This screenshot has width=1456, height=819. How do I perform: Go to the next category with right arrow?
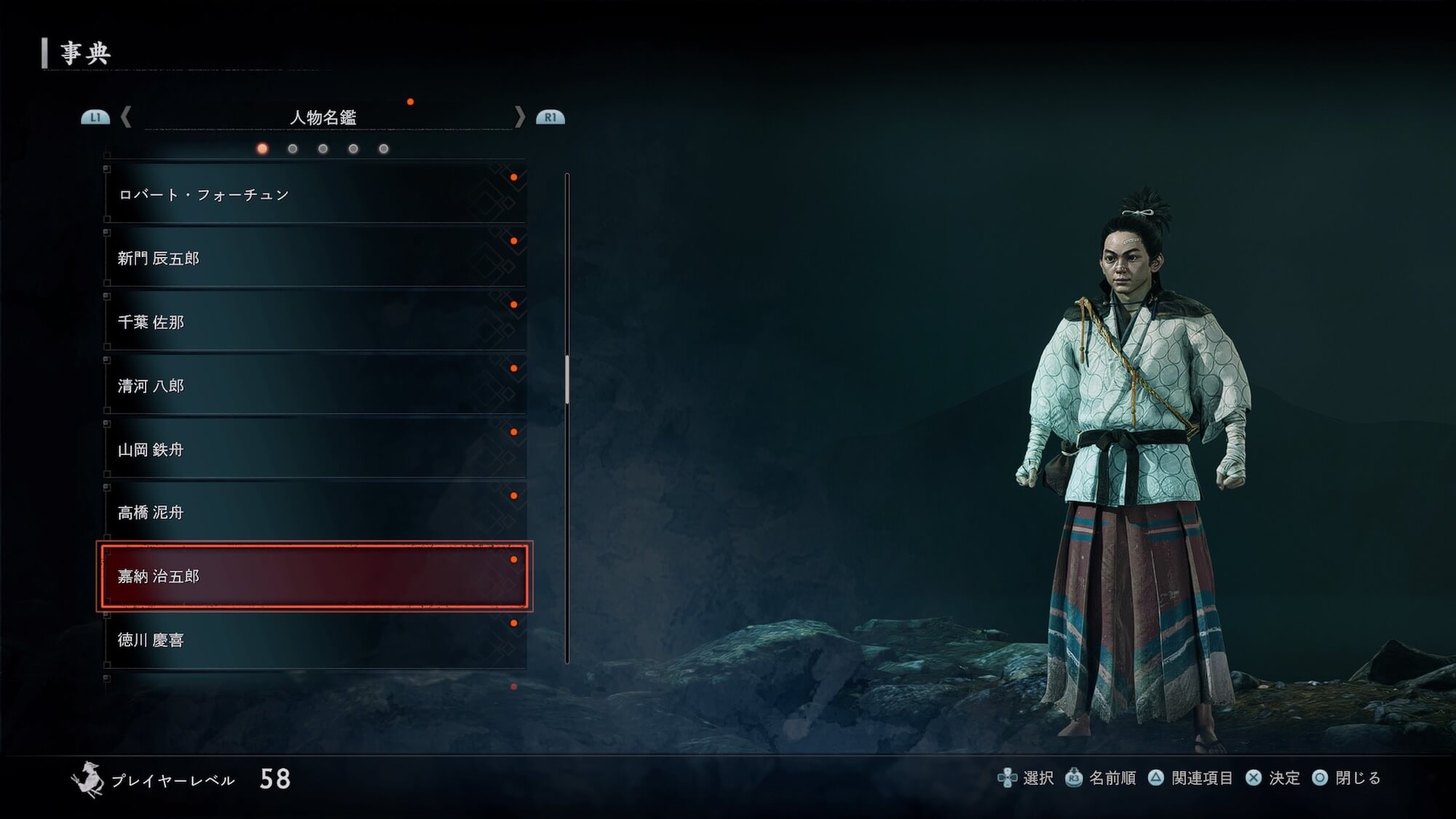click(x=520, y=117)
